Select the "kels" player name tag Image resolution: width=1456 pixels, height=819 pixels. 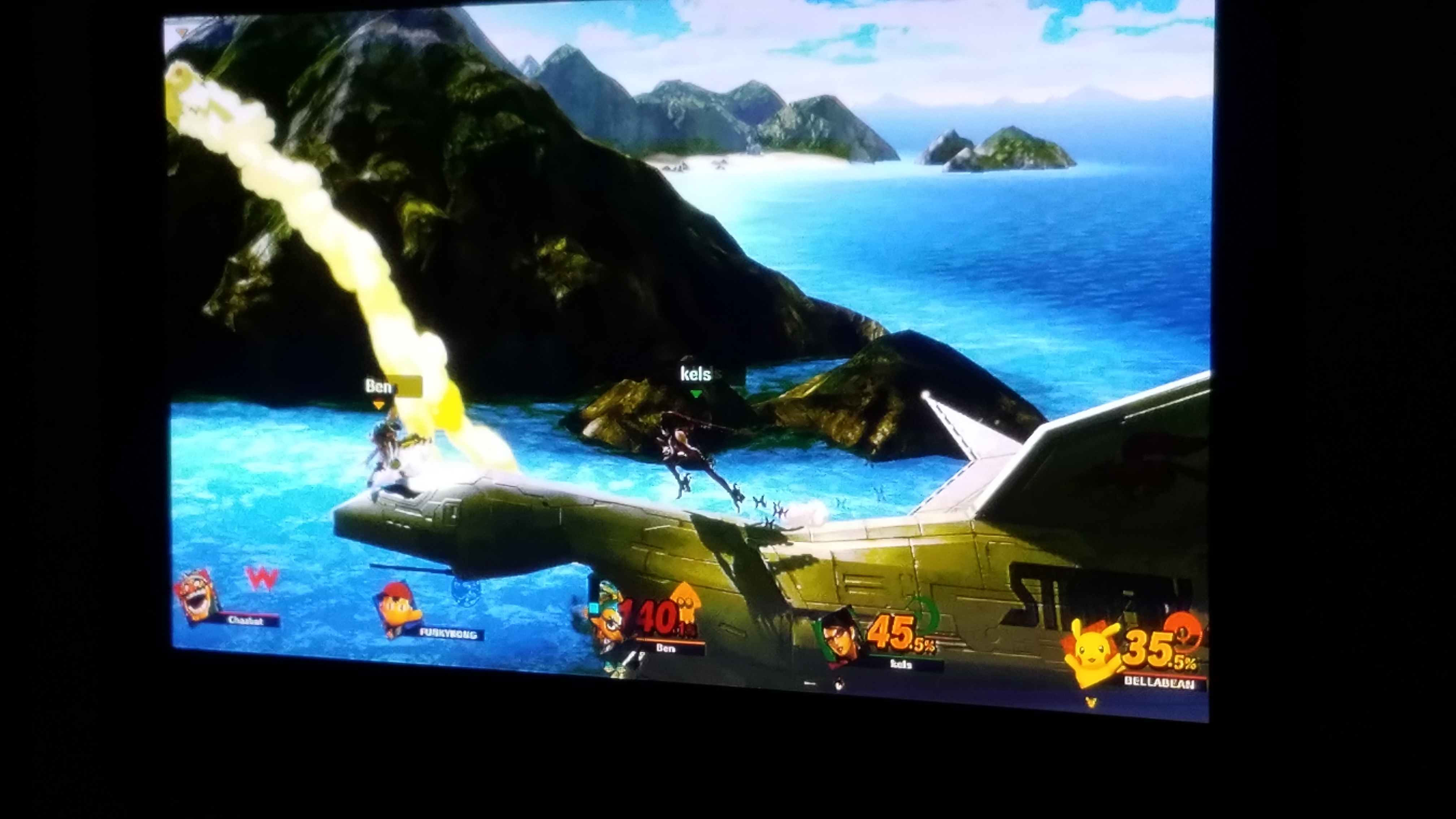(x=696, y=374)
